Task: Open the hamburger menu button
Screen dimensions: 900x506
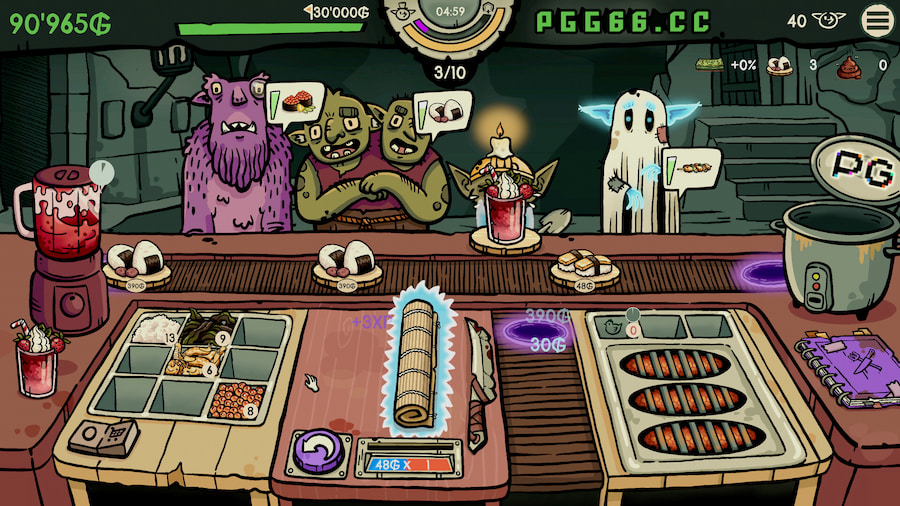Action: [x=878, y=20]
